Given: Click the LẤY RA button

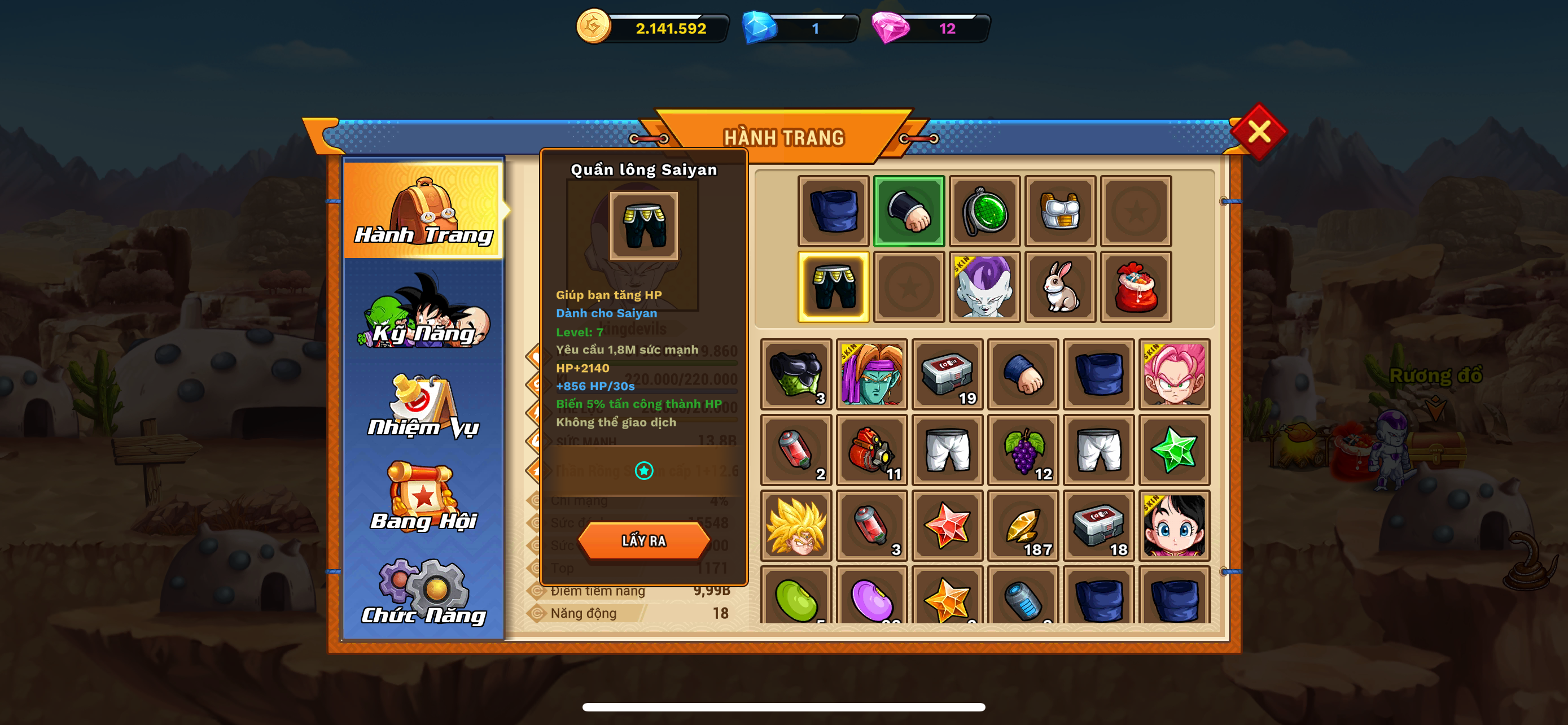Looking at the screenshot, I should [643, 540].
